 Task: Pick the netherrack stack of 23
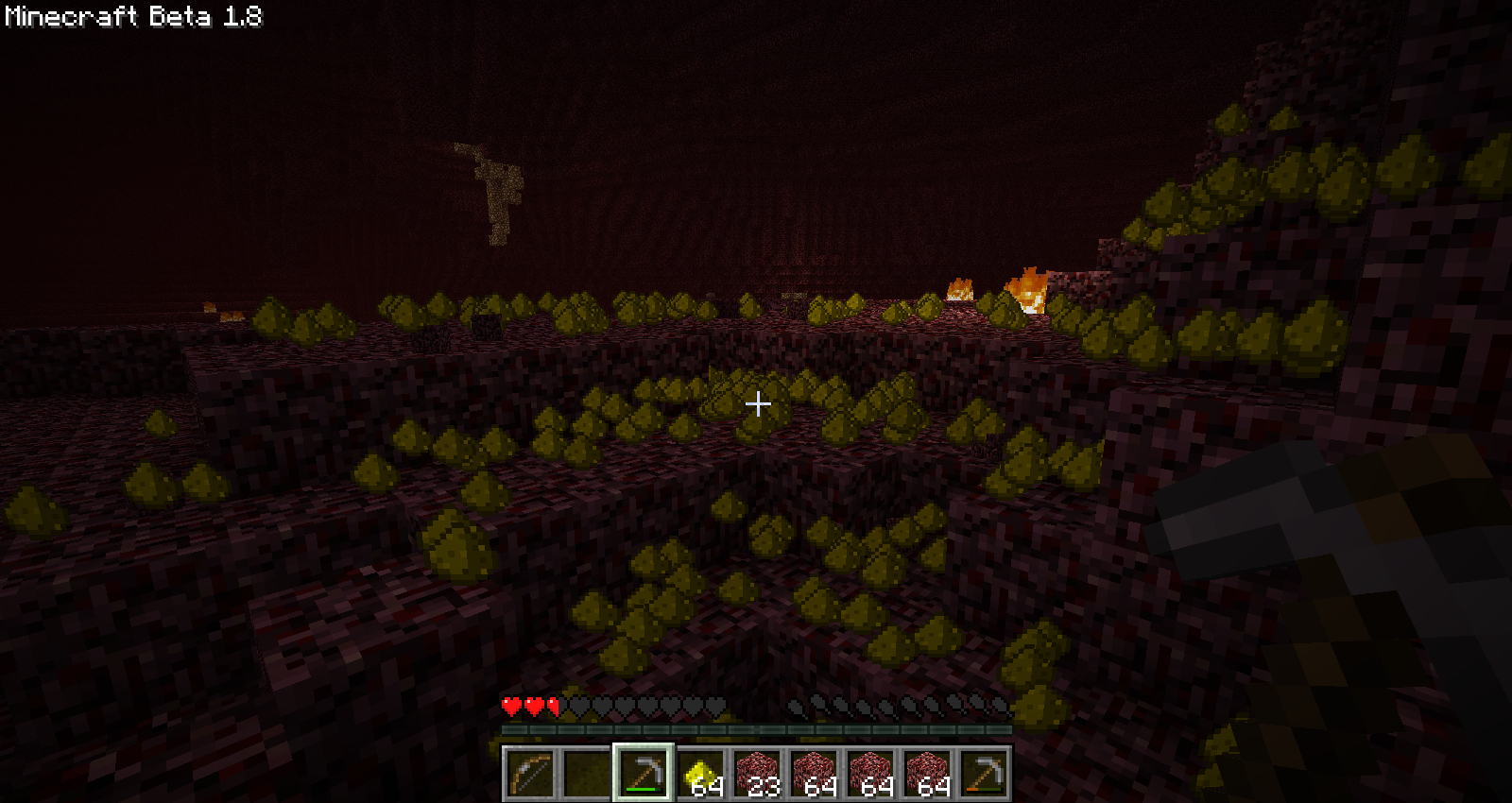[x=757, y=774]
